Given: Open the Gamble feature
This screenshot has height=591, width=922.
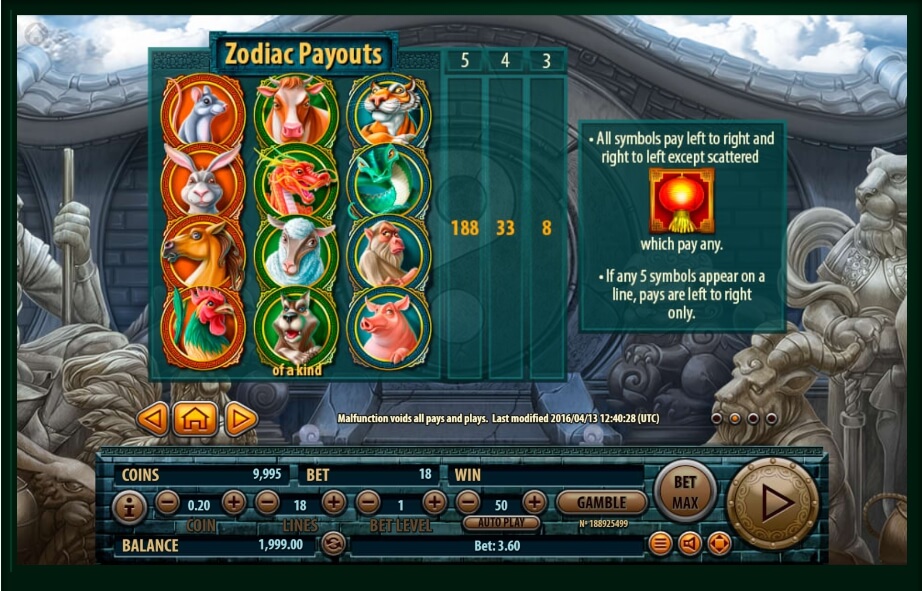Looking at the screenshot, I should (x=601, y=503).
